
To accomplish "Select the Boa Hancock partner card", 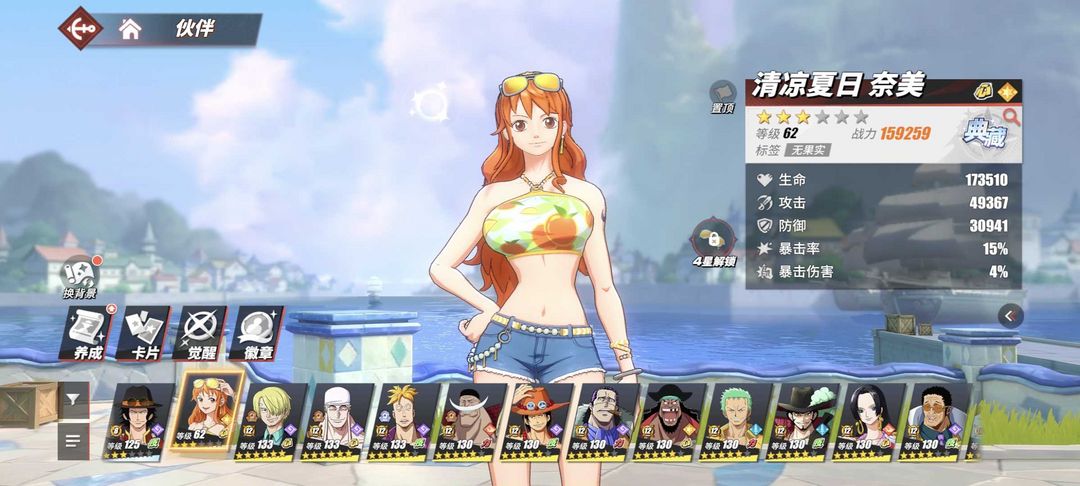I will point(872,420).
